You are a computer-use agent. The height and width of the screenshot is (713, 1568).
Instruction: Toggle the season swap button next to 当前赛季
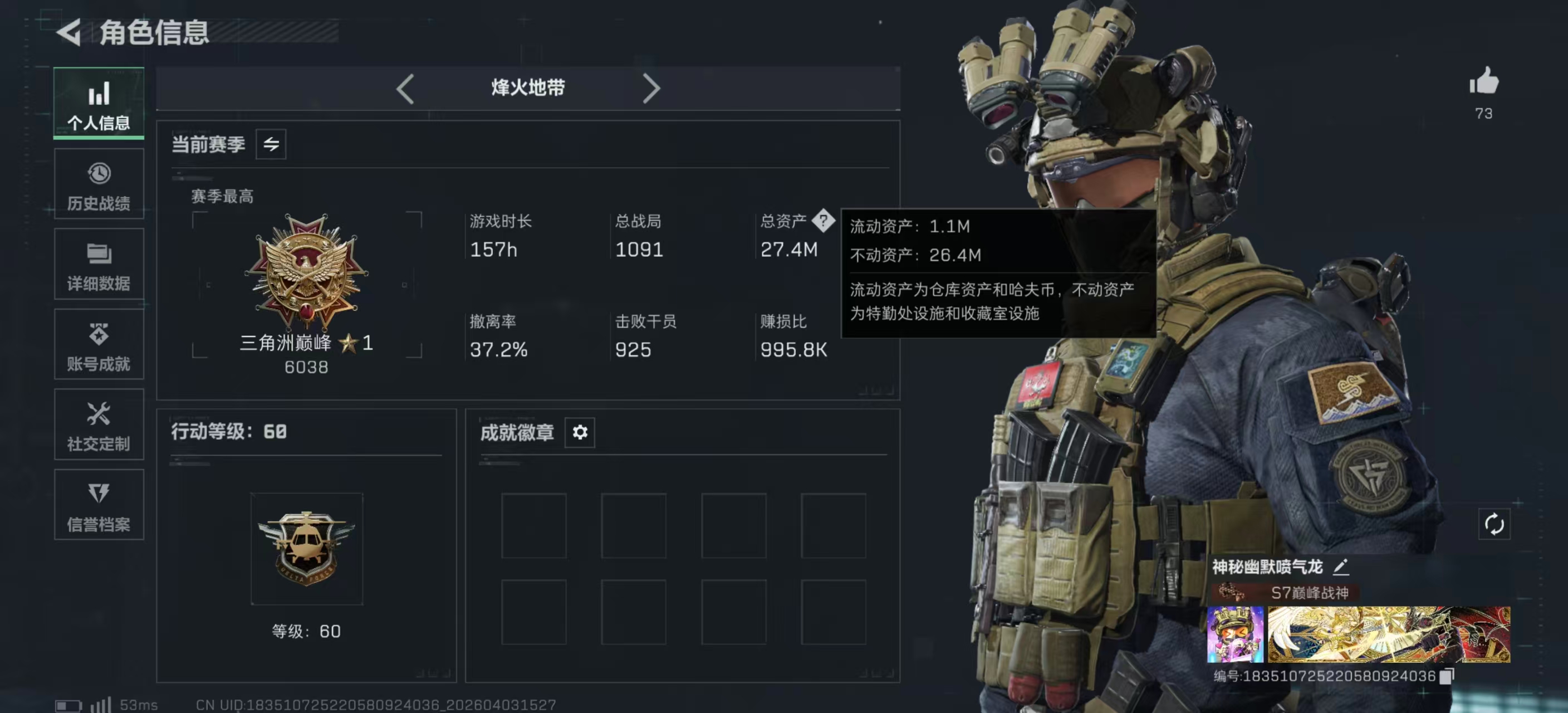(271, 144)
